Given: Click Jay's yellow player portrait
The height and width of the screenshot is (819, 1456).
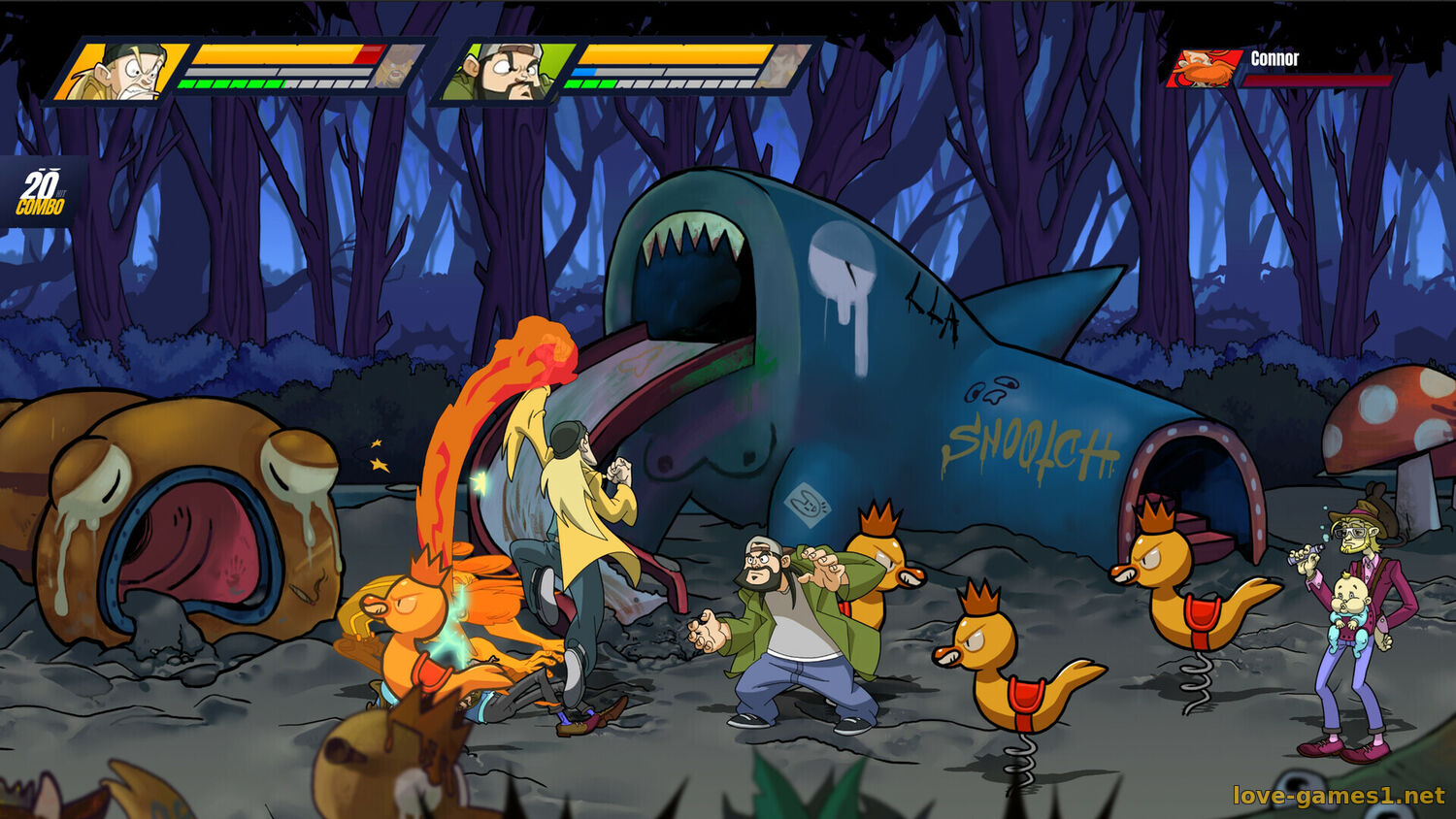Looking at the screenshot, I should 122,71.
